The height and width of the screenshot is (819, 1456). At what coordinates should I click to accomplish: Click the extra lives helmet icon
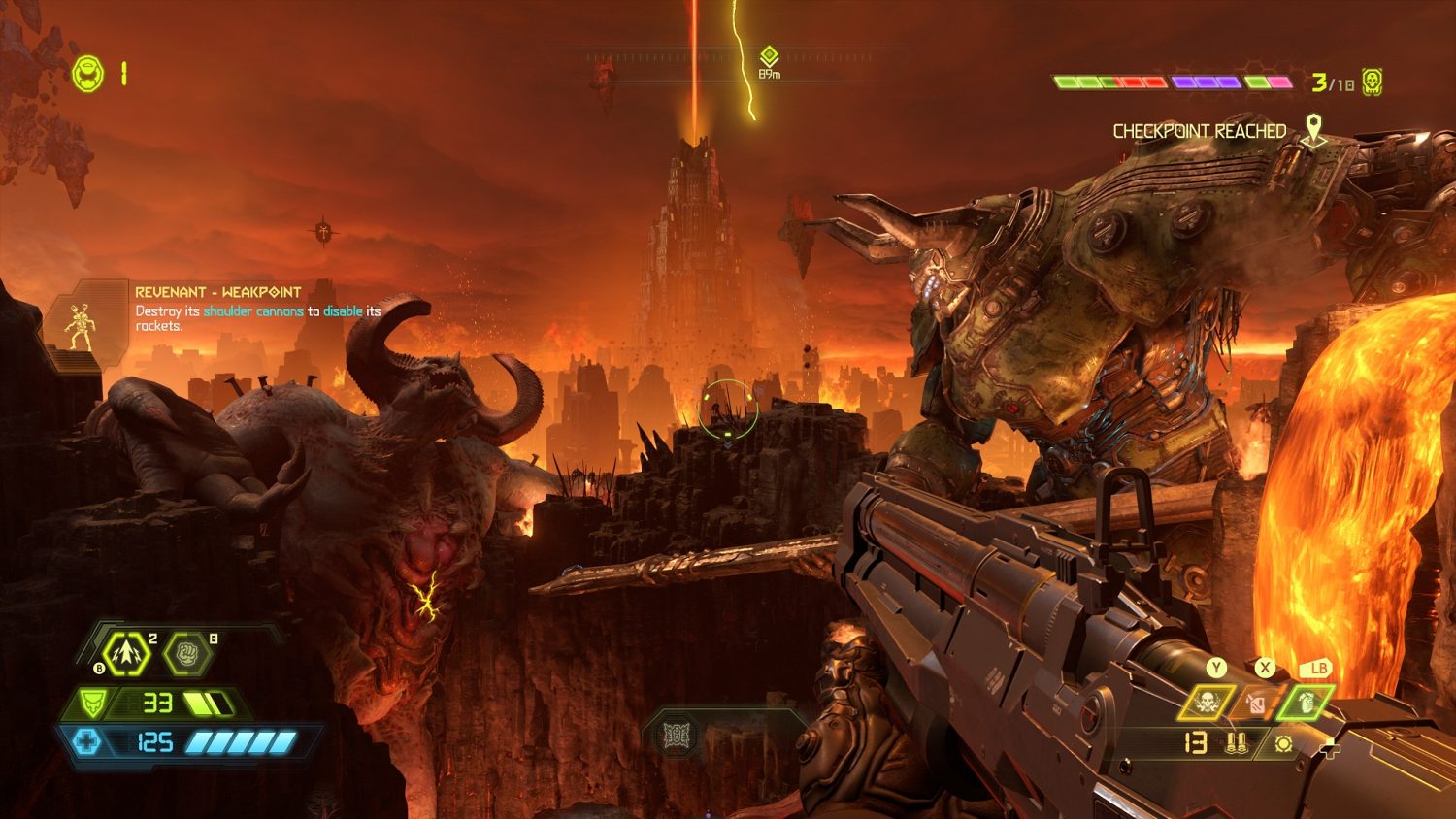[x=88, y=74]
